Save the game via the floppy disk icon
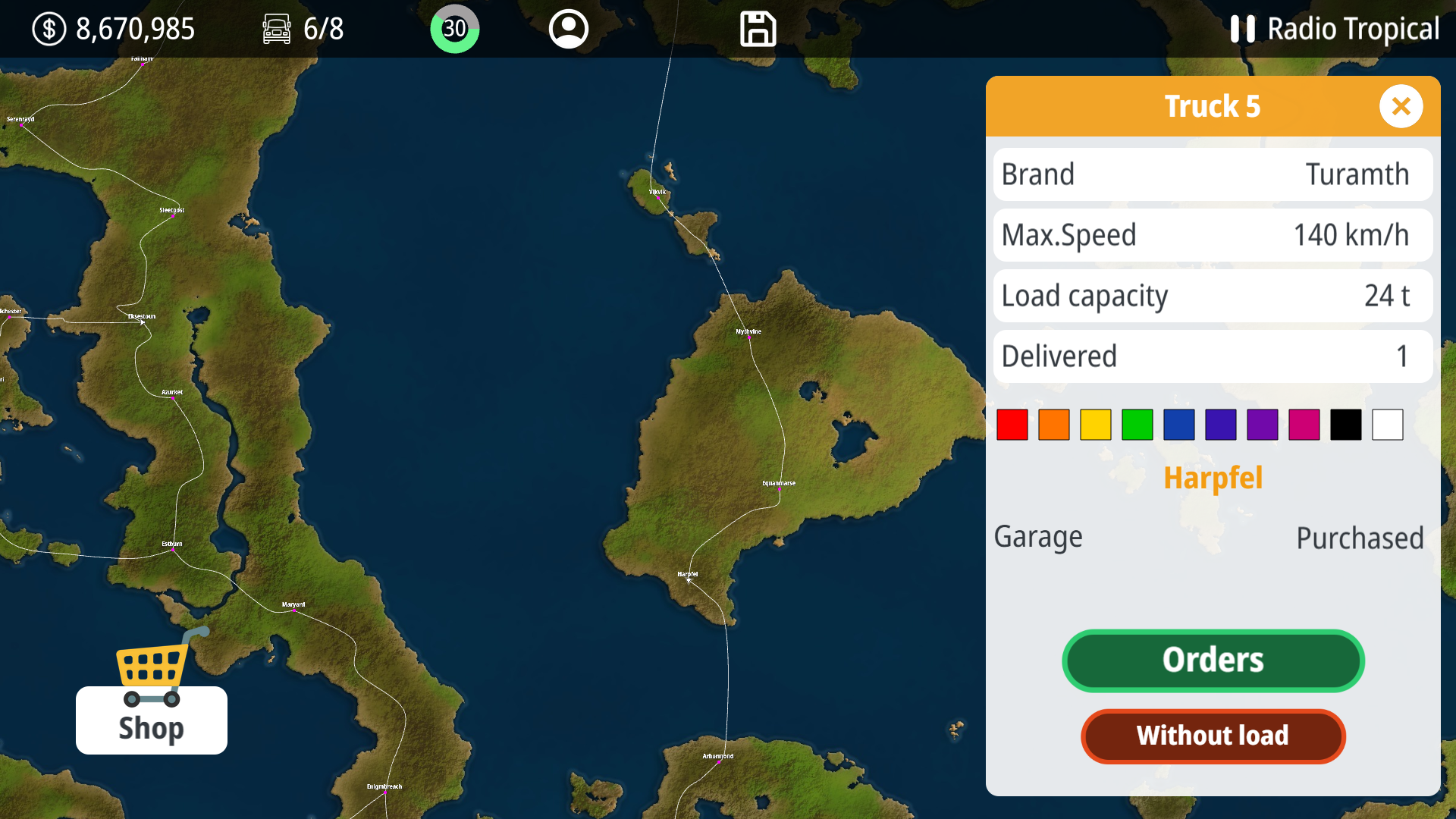This screenshot has height=819, width=1456. 758,29
